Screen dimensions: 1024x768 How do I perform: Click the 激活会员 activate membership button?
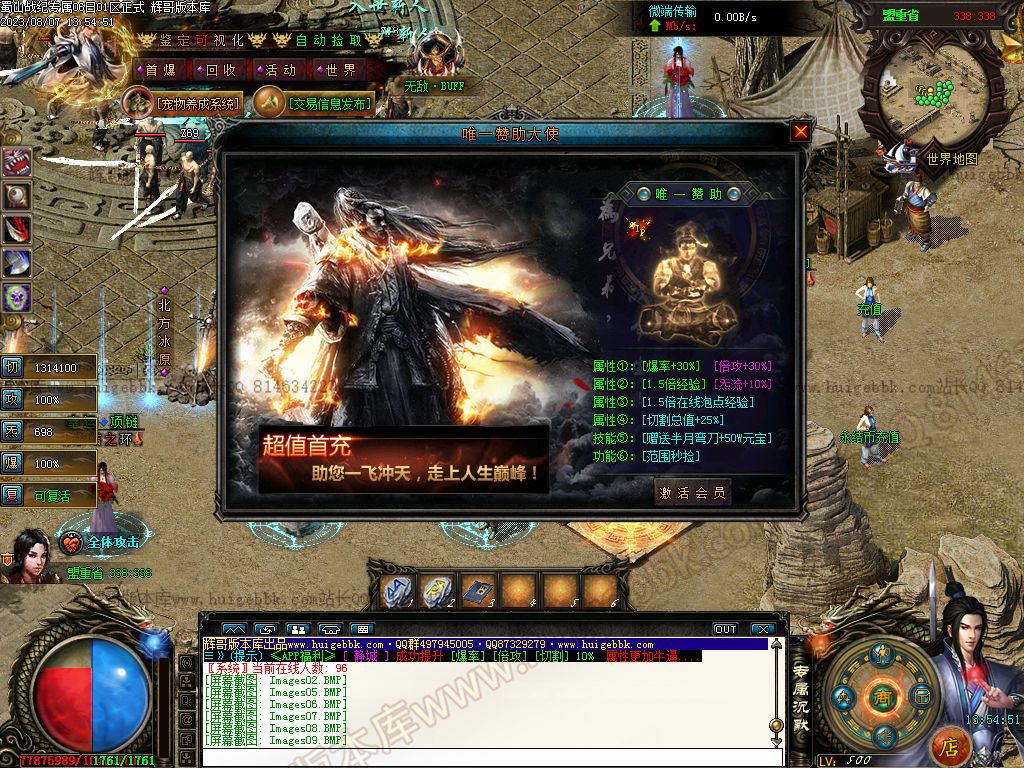click(693, 492)
